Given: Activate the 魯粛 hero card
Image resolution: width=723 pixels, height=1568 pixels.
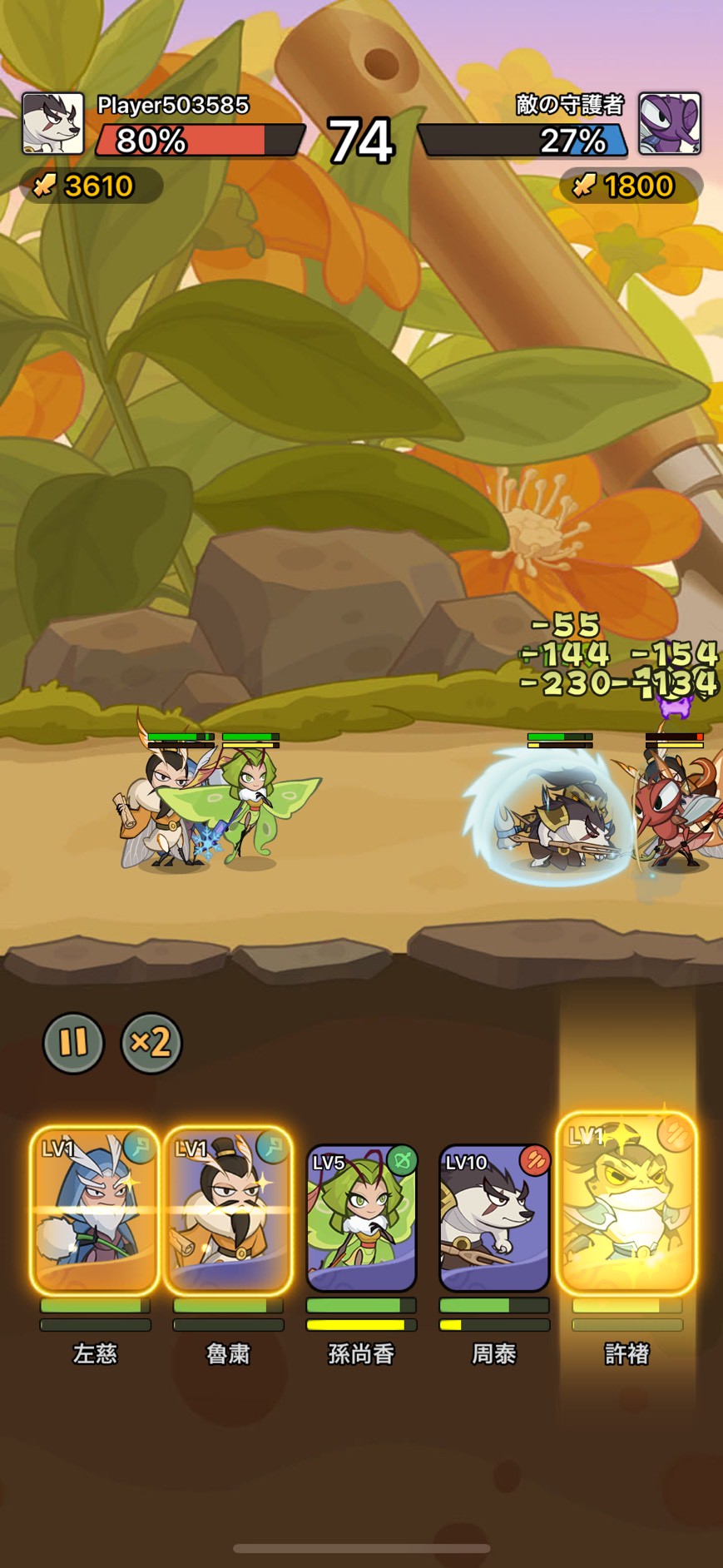Looking at the screenshot, I should pyautogui.click(x=228, y=1210).
